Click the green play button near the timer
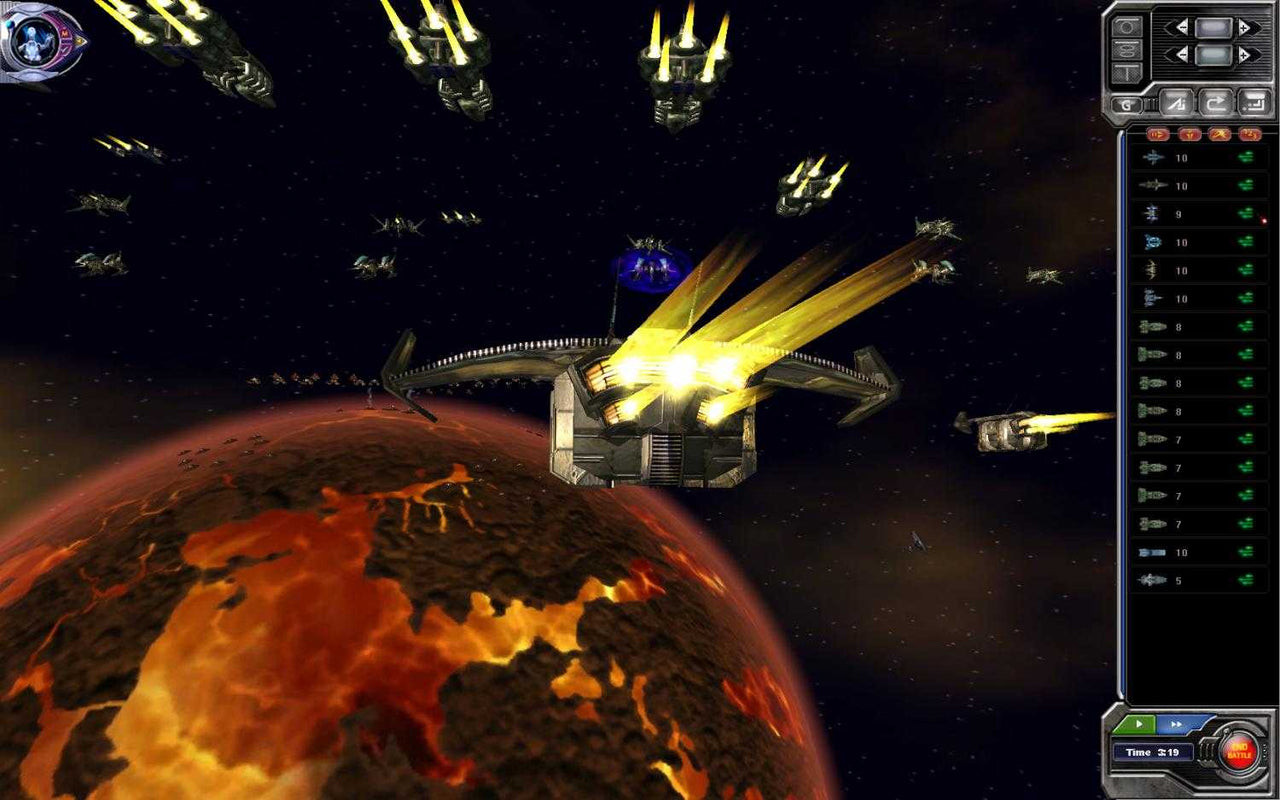Image resolution: width=1280 pixels, height=800 pixels. pos(1140,724)
